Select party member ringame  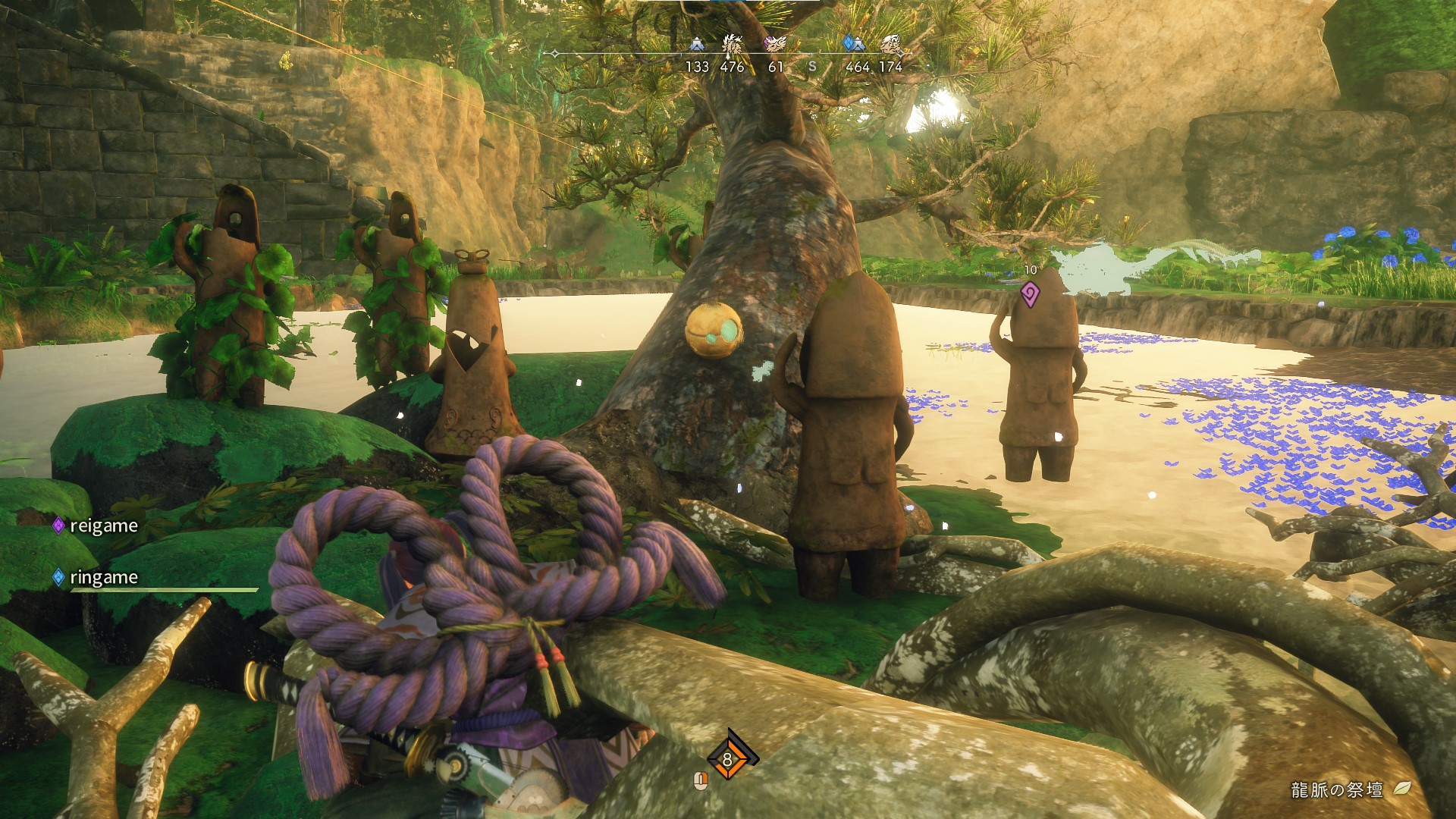point(103,577)
